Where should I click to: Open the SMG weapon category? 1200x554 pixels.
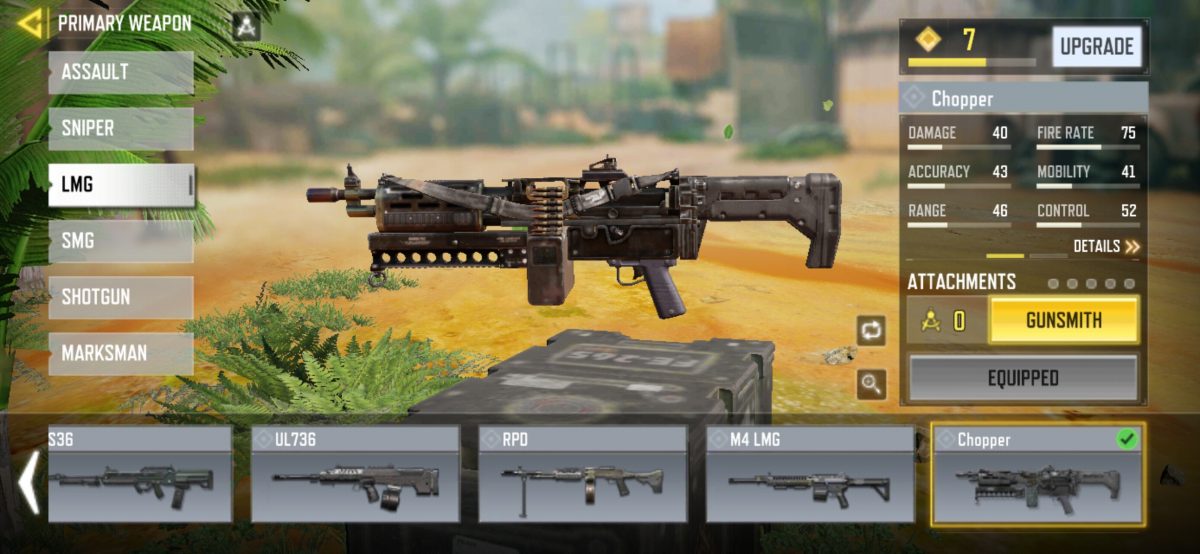pyautogui.click(x=120, y=241)
